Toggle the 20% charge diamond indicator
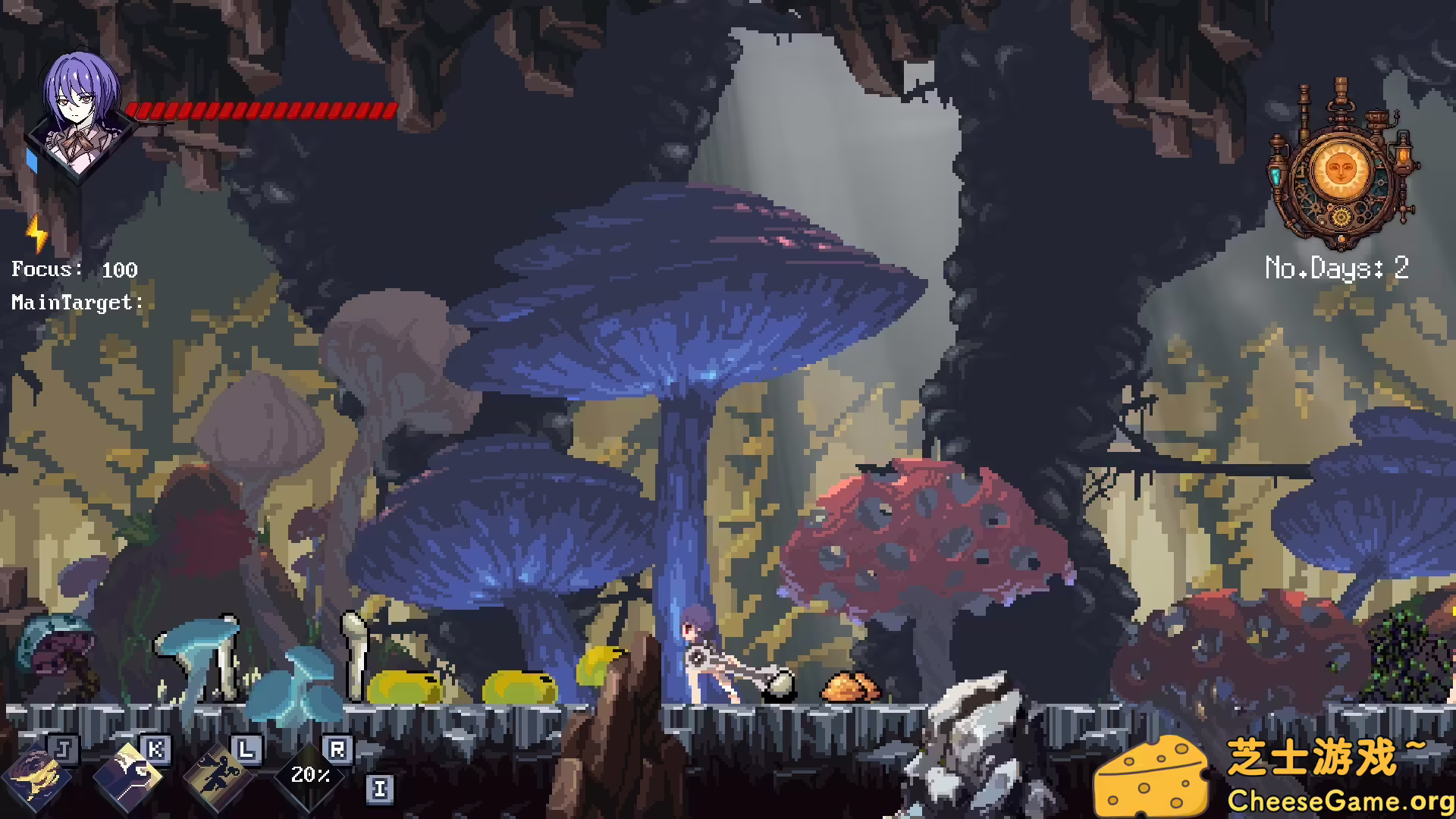 point(310,775)
